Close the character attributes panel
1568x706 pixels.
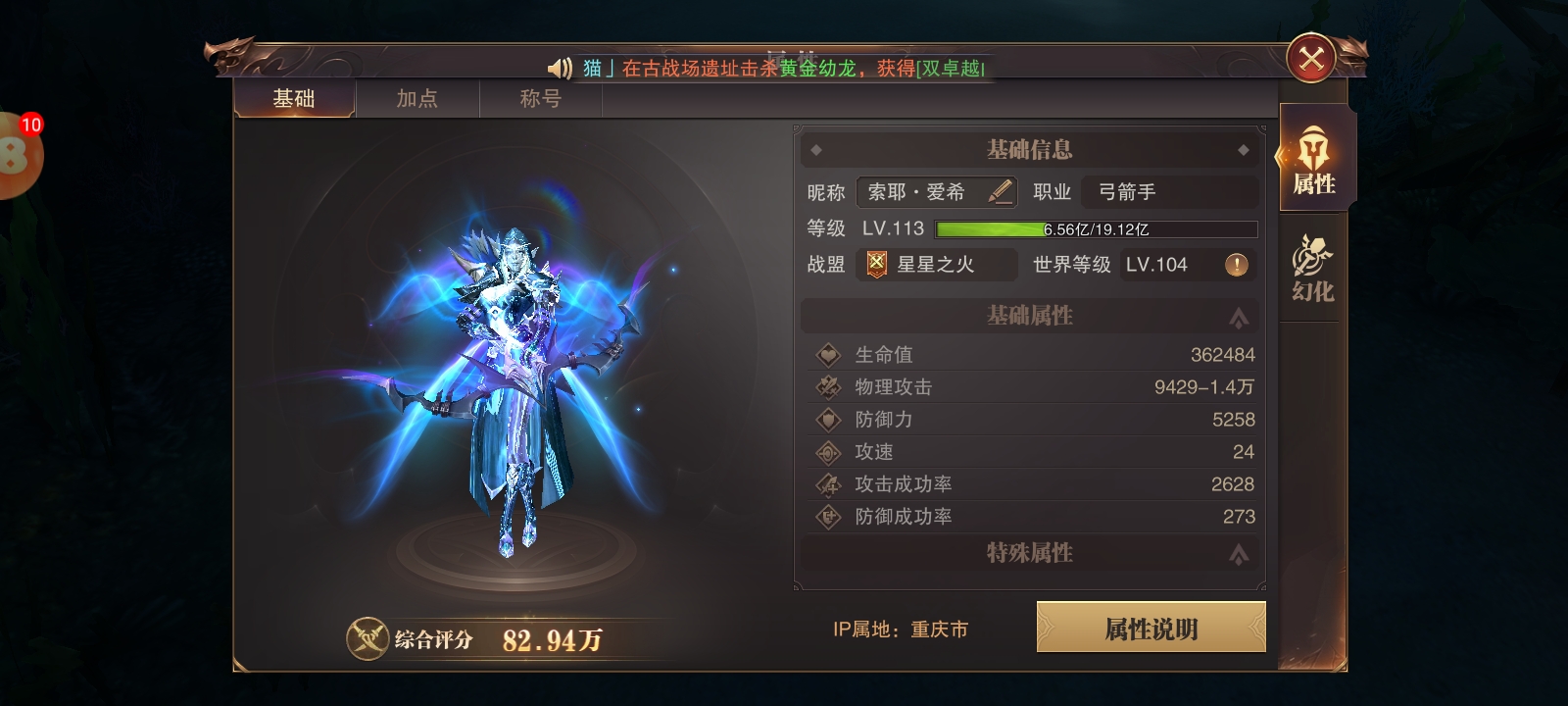(1311, 60)
